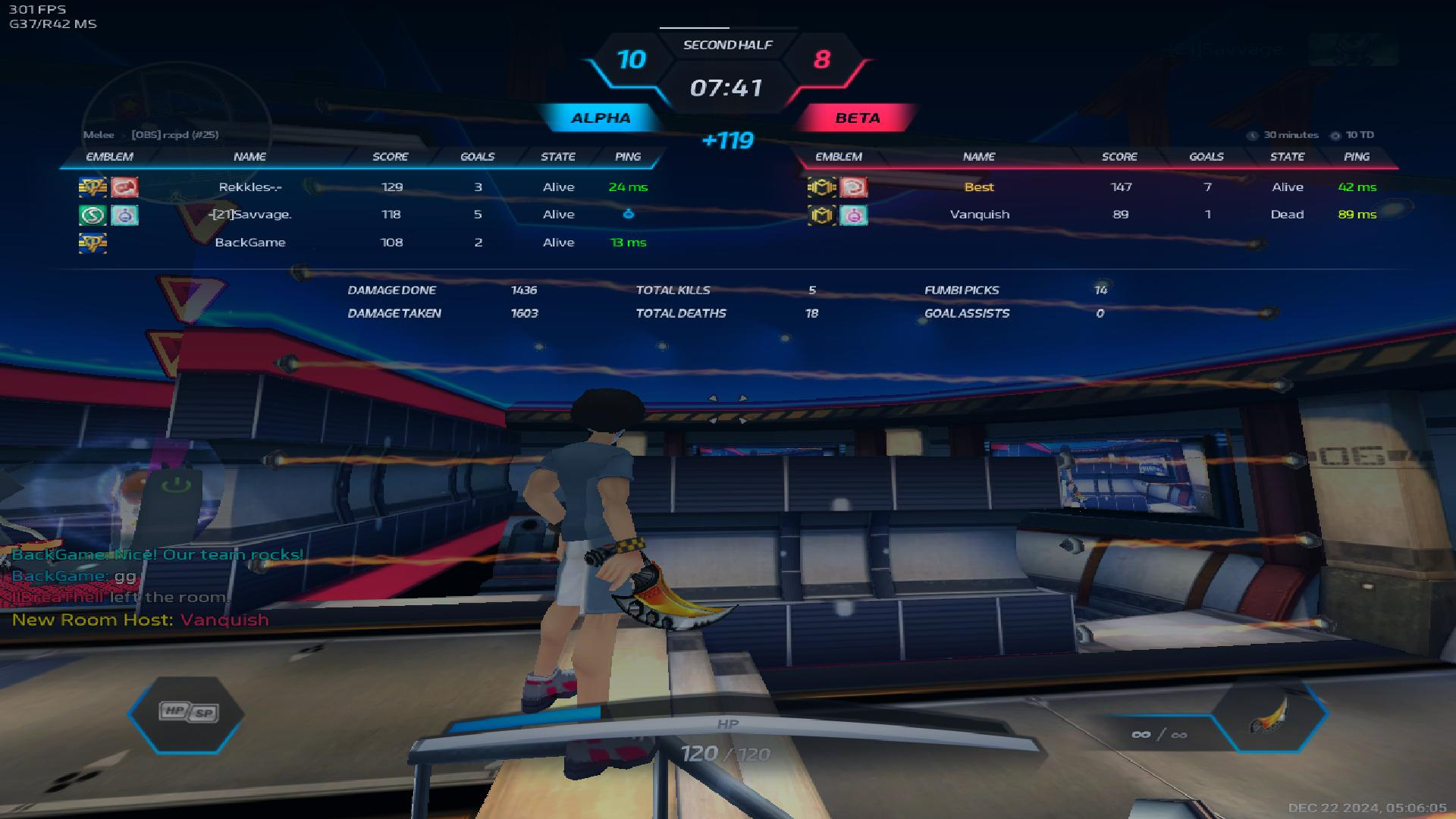
Task: Select Best on the Beta team
Action: (979, 187)
